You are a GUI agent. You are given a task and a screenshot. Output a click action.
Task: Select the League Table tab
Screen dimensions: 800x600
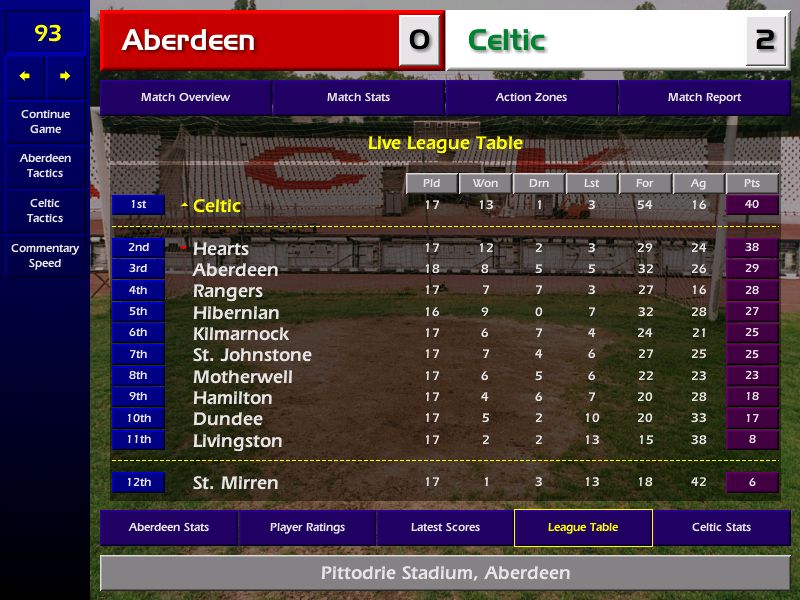click(583, 527)
